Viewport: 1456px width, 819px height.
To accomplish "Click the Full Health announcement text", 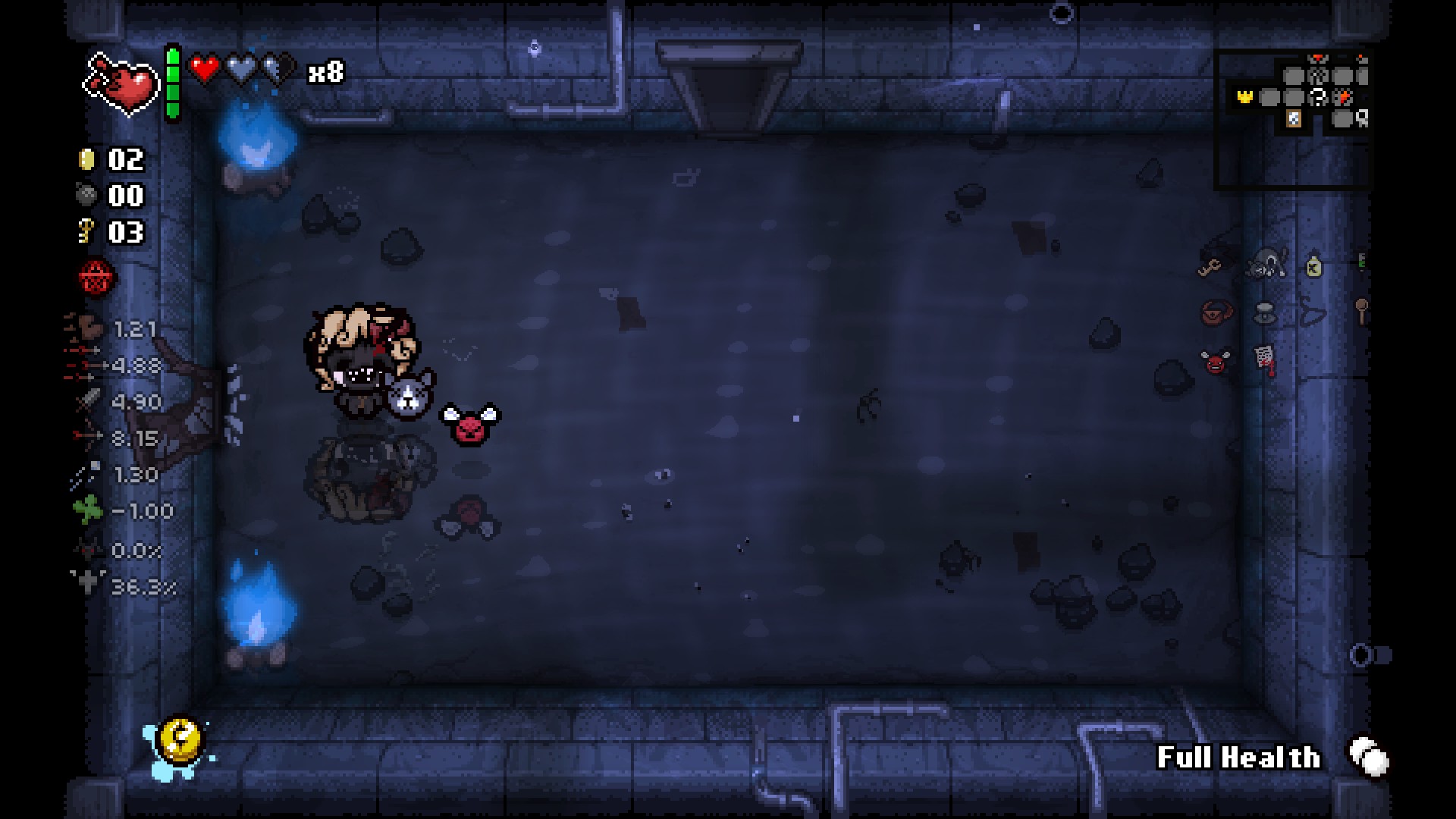I will point(1239,756).
